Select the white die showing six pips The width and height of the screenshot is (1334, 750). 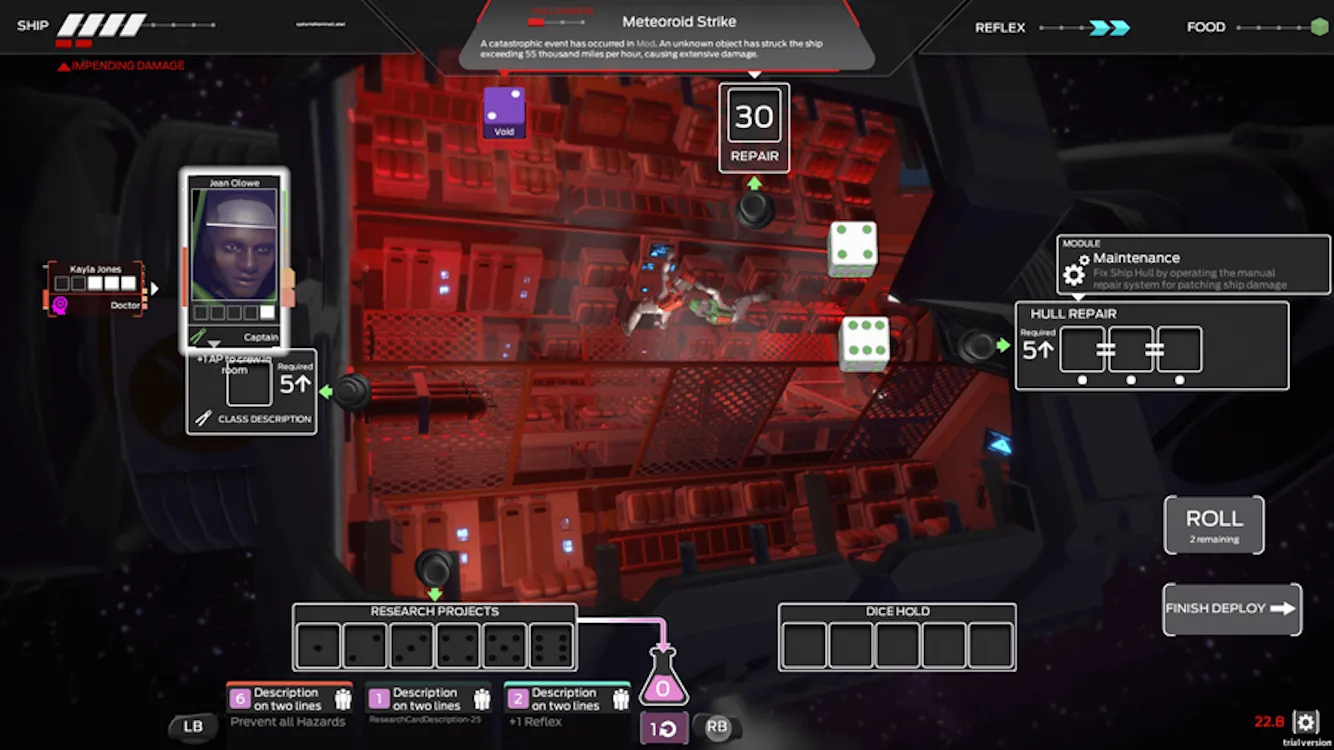pyautogui.click(x=865, y=343)
